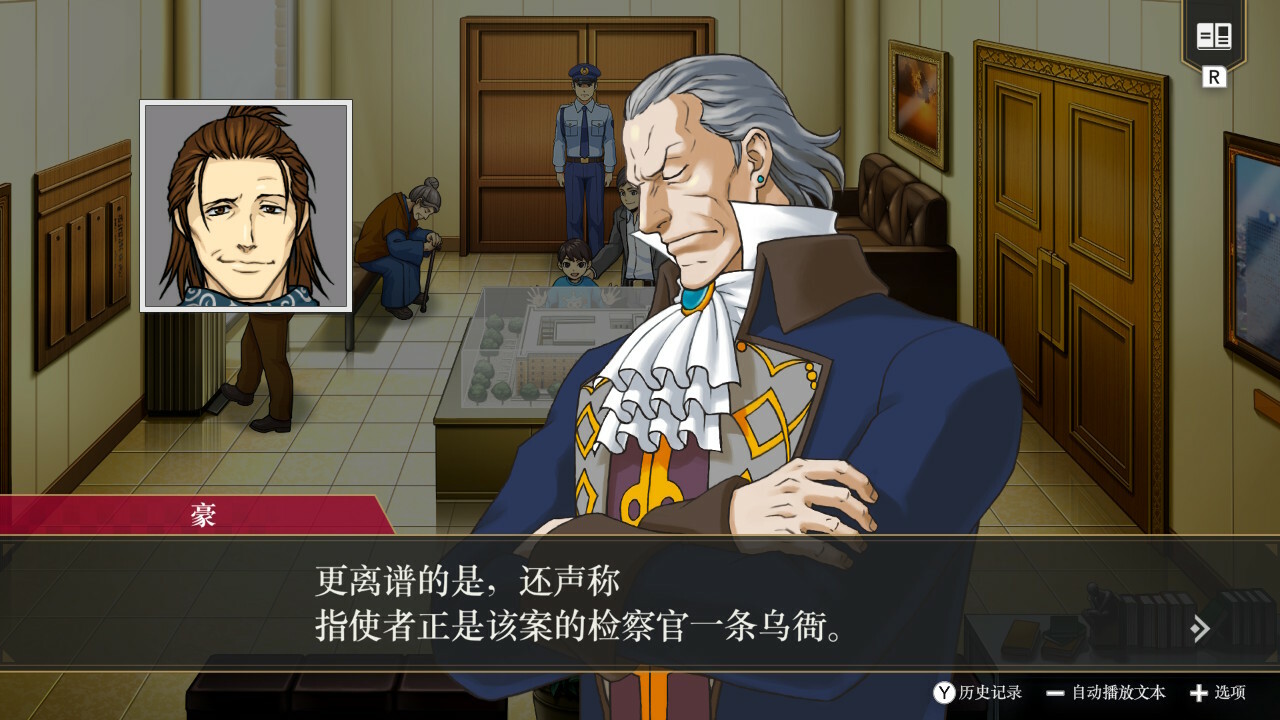Toggle 自动播放文本 auto-play text
1280x720 pixels.
(1106, 692)
